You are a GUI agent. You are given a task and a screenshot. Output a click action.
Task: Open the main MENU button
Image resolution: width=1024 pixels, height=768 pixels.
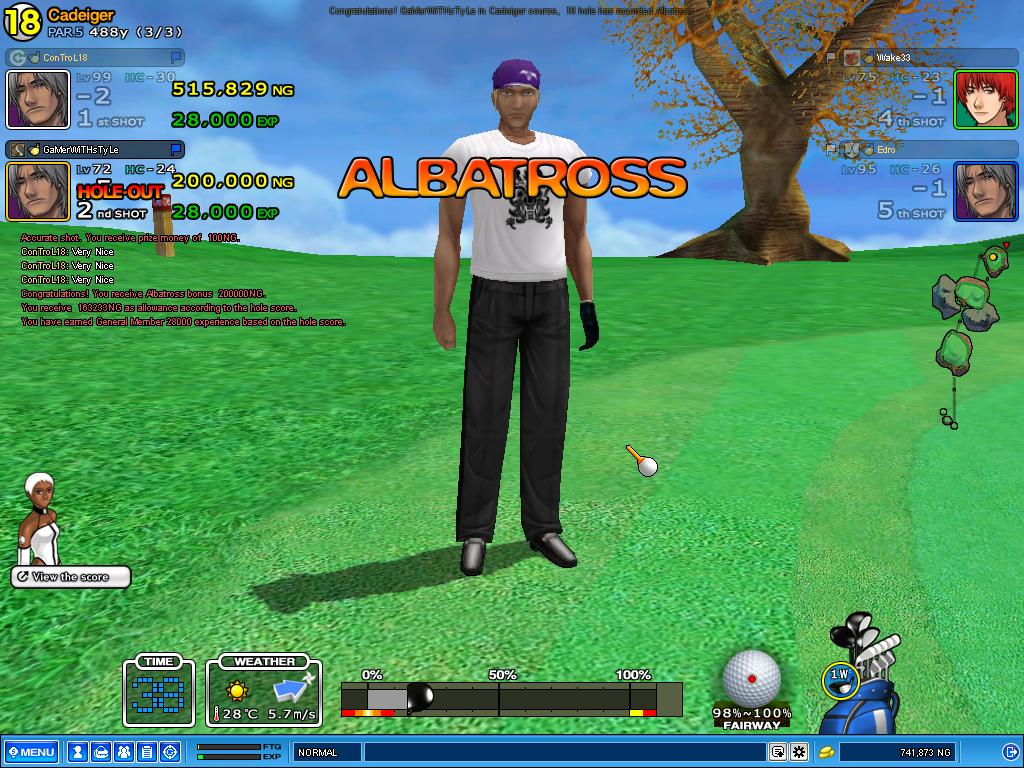click(x=31, y=752)
